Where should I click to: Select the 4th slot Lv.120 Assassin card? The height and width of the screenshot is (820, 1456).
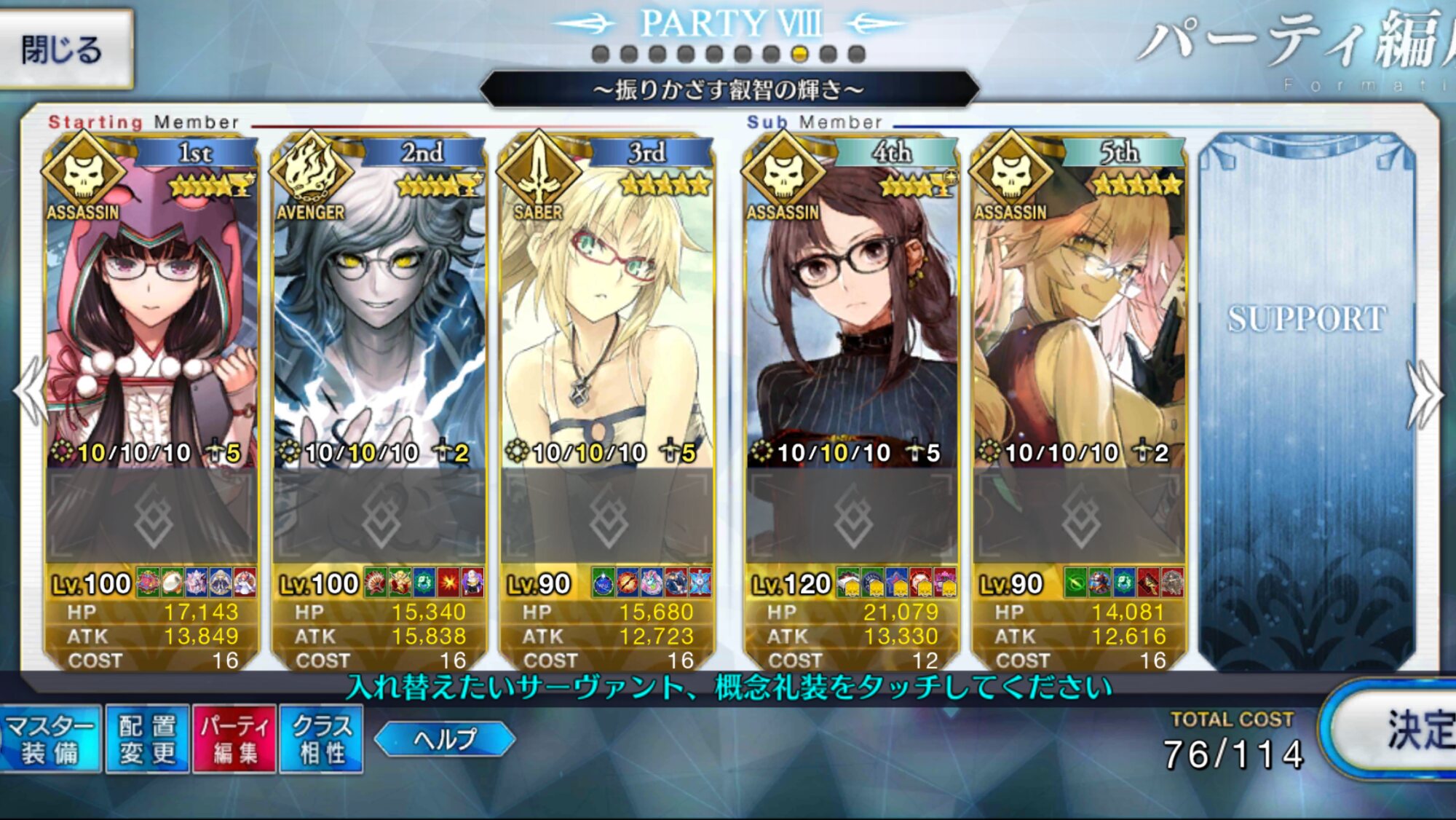point(851,313)
